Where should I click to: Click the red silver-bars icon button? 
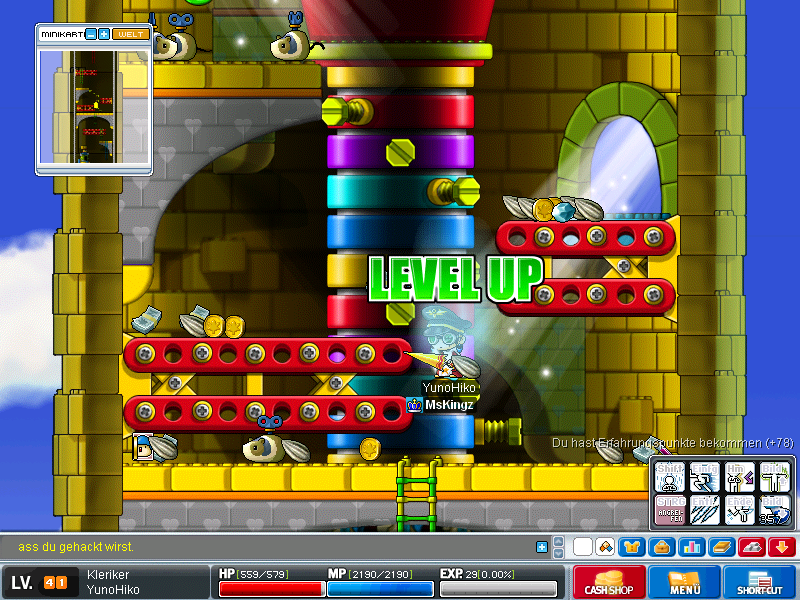(x=751, y=547)
